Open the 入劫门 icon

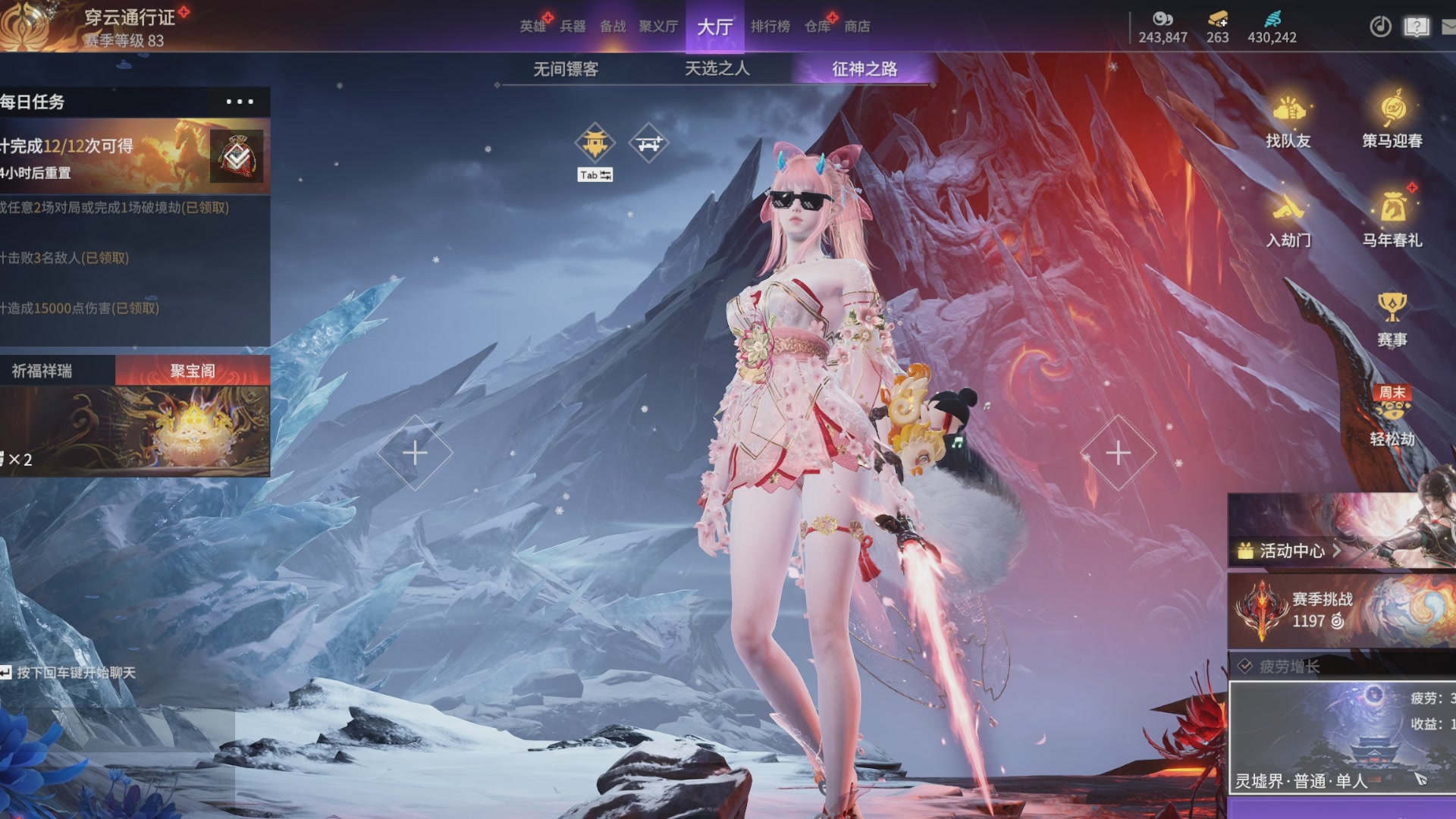tap(1288, 220)
